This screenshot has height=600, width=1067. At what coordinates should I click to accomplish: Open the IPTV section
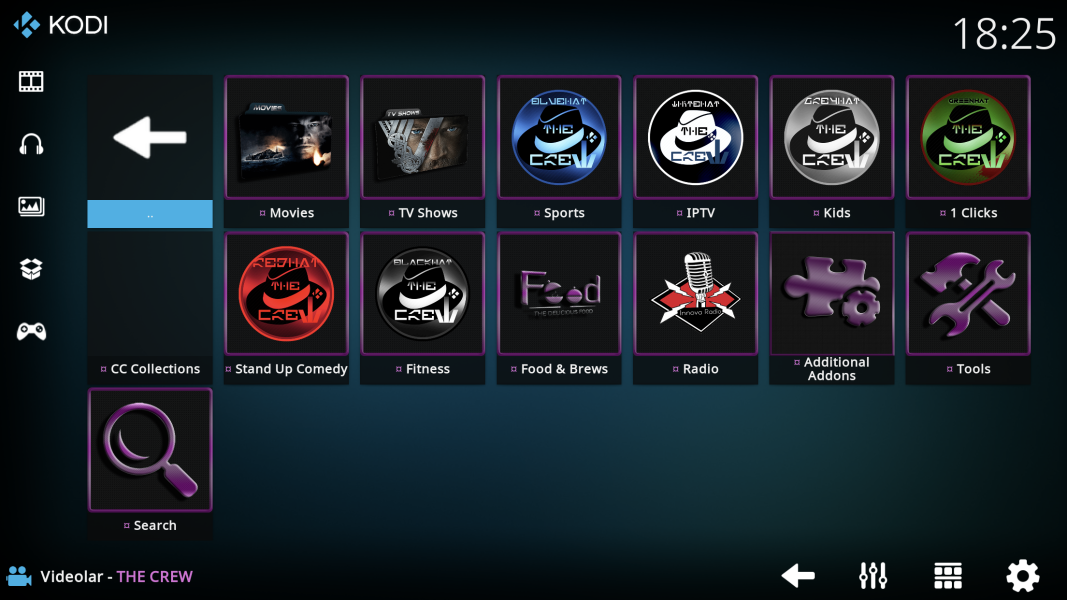(696, 138)
